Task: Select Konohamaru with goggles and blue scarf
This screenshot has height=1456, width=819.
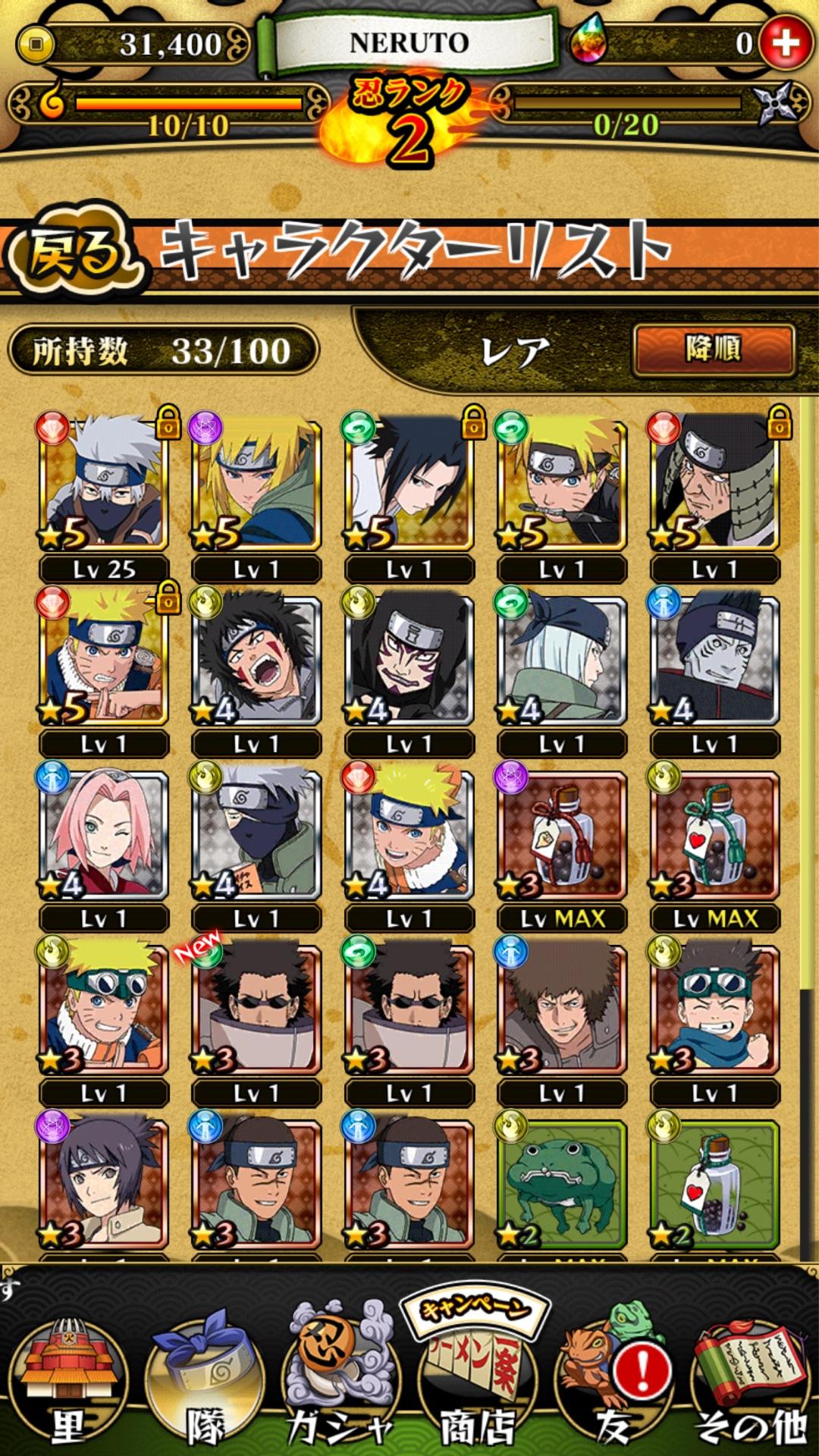Action: pyautogui.click(x=714, y=1009)
